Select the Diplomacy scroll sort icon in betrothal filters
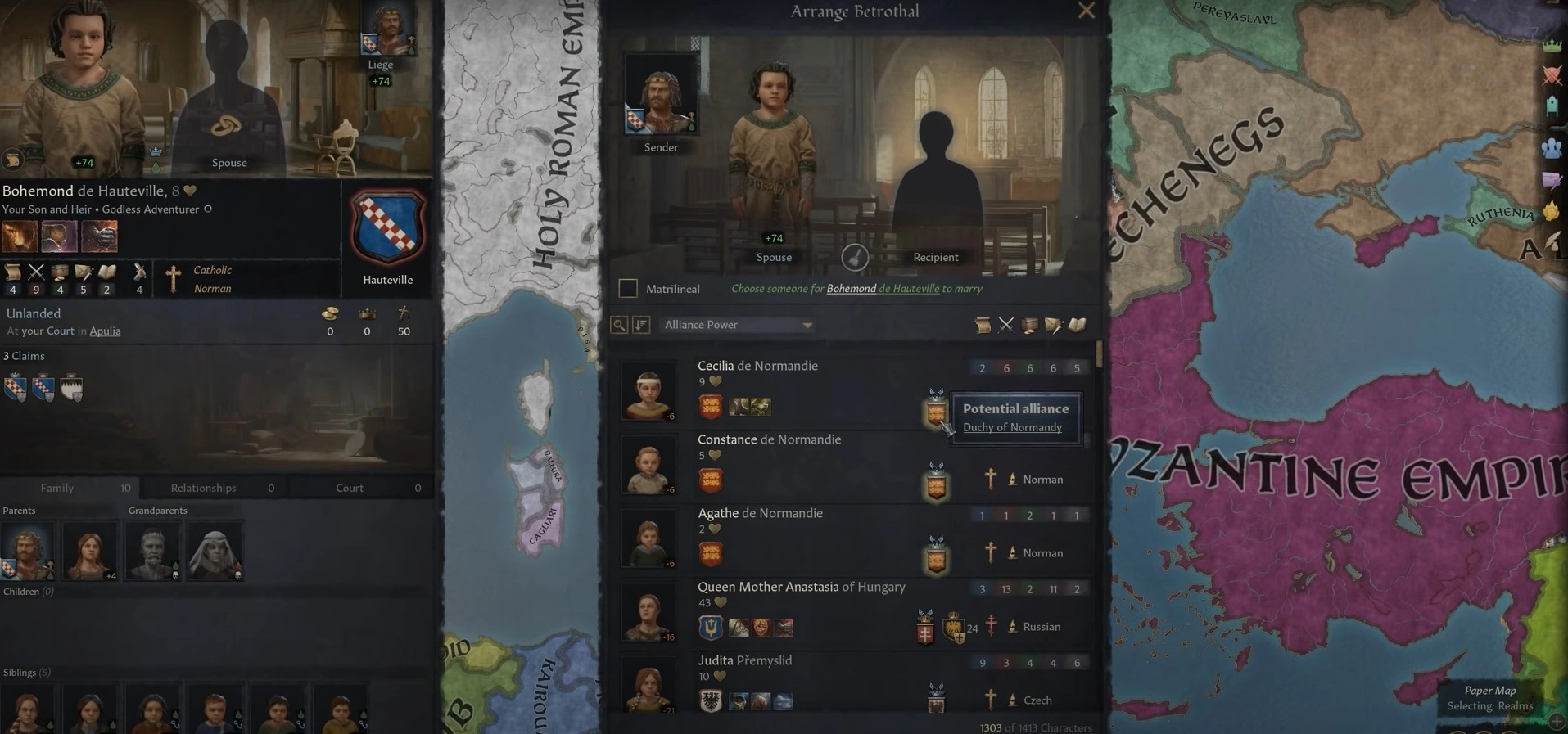The width and height of the screenshot is (1568, 734). point(983,325)
